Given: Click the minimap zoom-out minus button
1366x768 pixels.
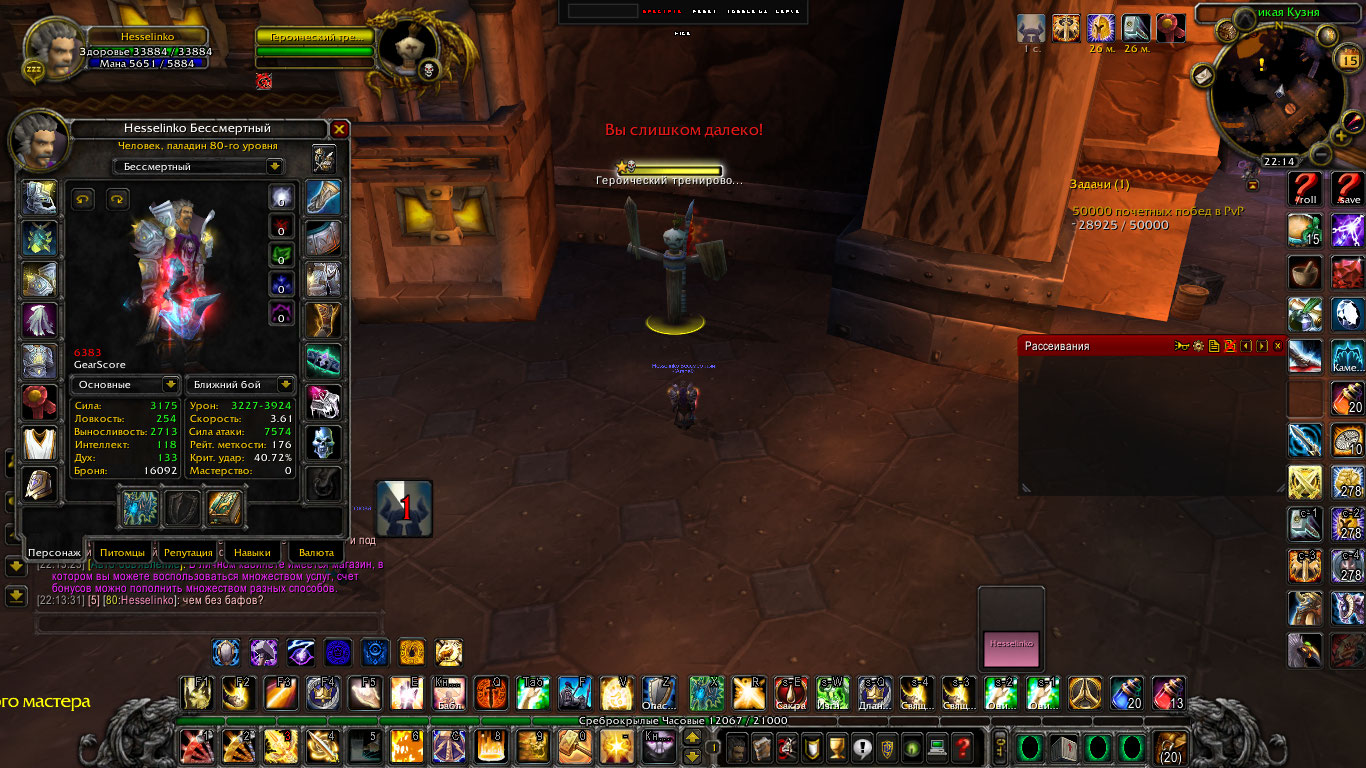Looking at the screenshot, I should point(1321,155).
